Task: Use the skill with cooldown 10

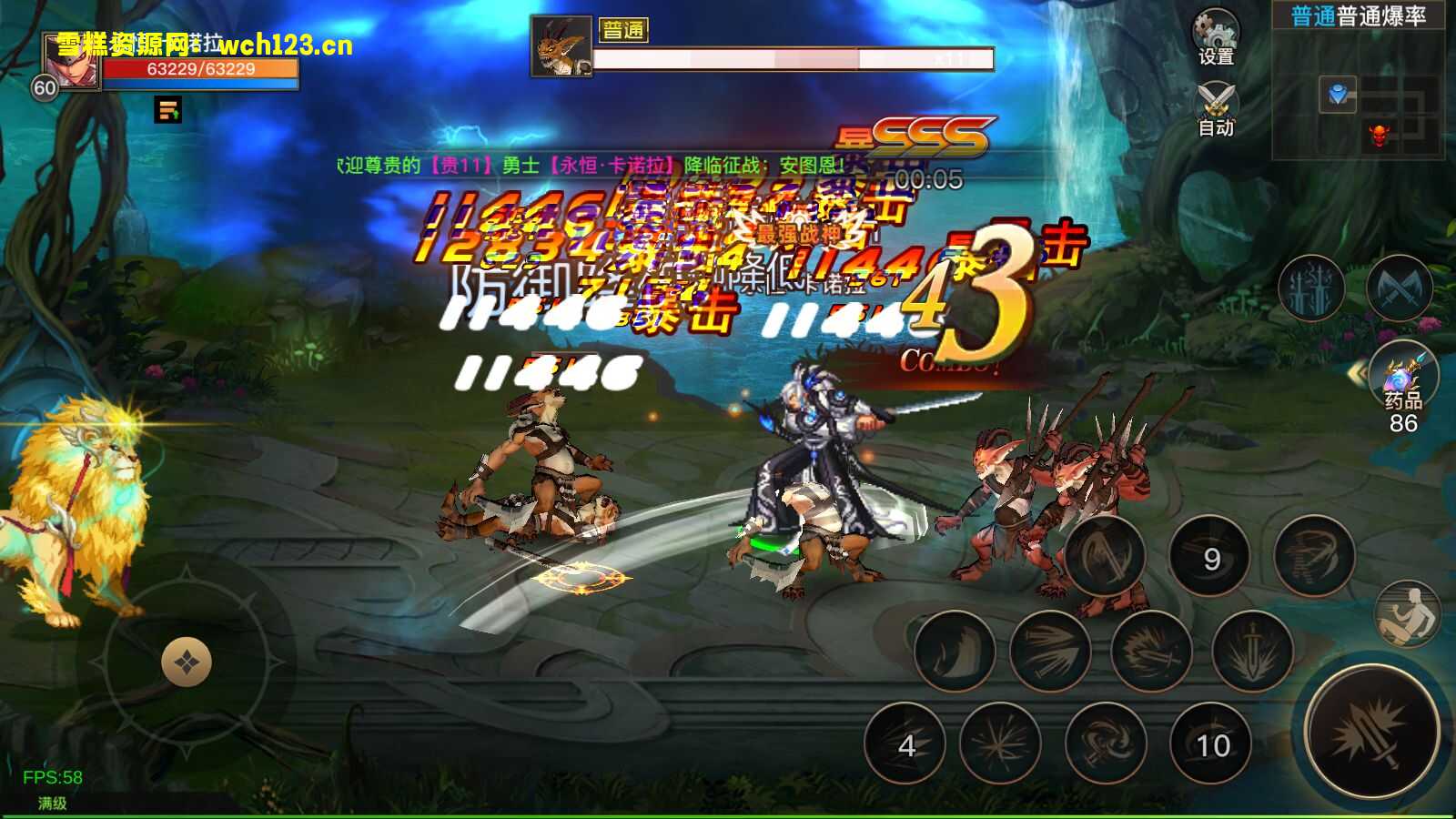Action: coord(1211,744)
